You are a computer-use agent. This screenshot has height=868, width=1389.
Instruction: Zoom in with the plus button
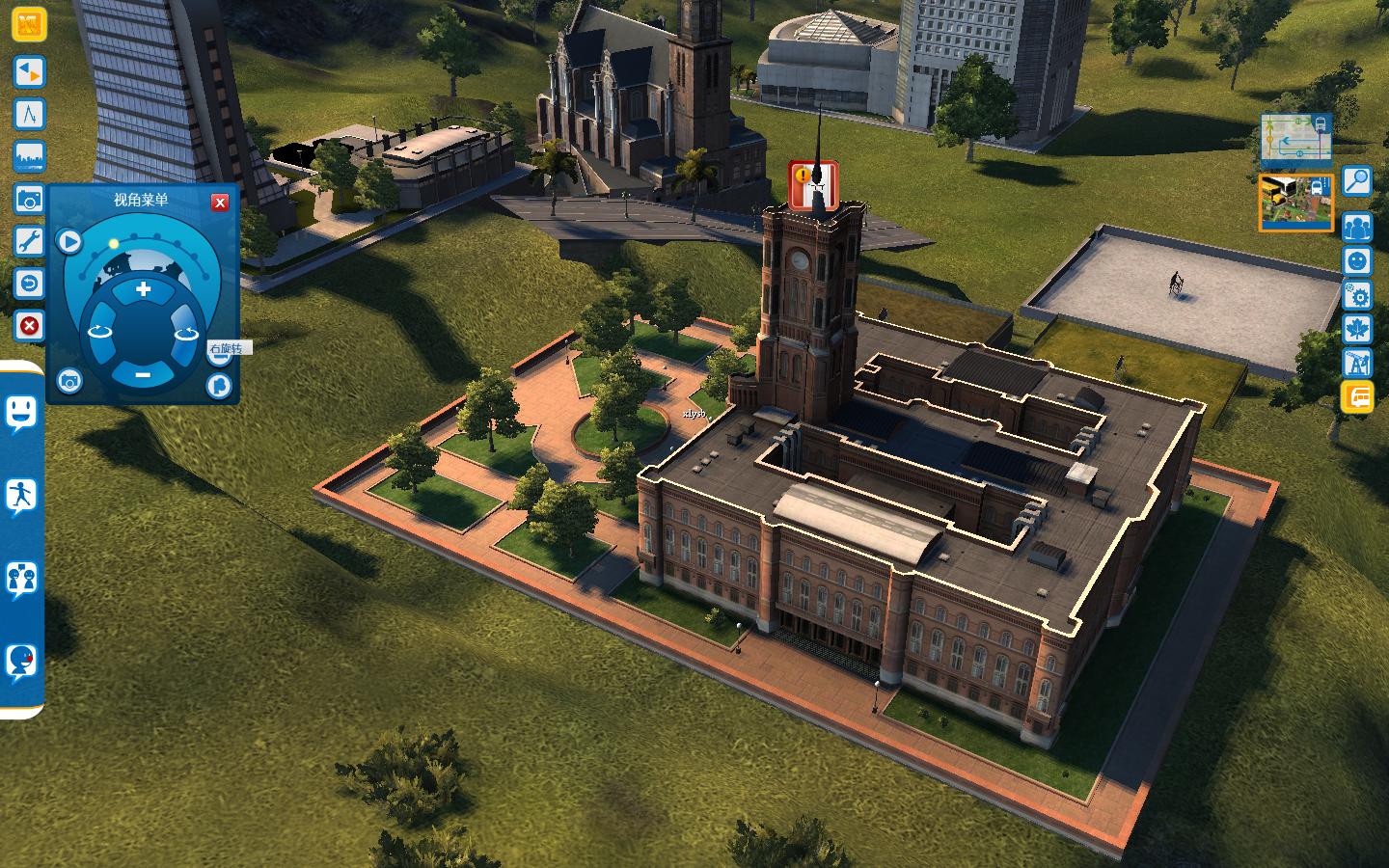coord(143,289)
